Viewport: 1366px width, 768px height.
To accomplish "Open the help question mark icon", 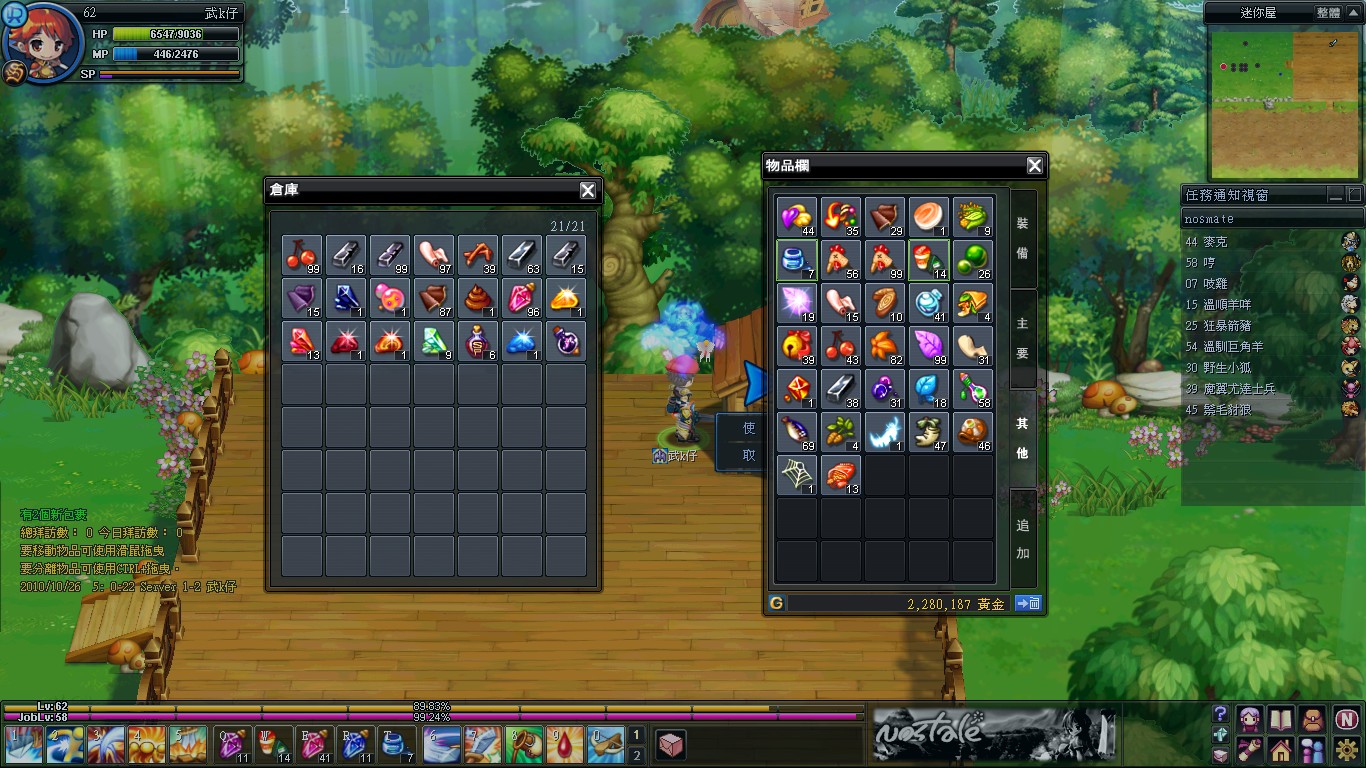I will point(1220,714).
